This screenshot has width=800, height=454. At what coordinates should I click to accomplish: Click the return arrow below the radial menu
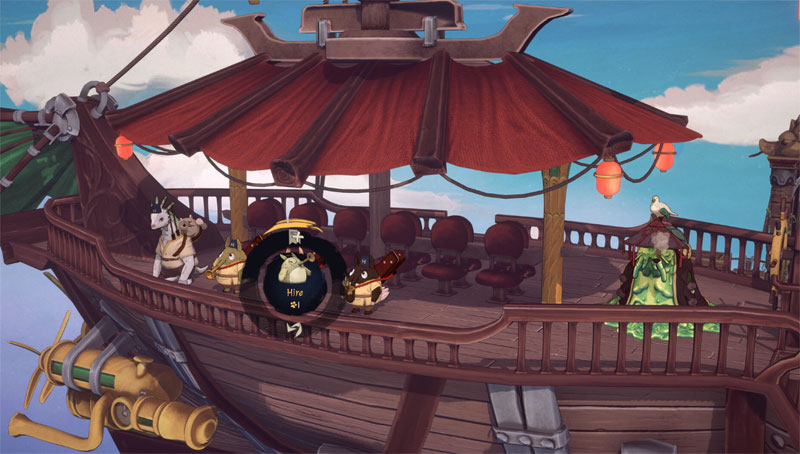[x=295, y=326]
